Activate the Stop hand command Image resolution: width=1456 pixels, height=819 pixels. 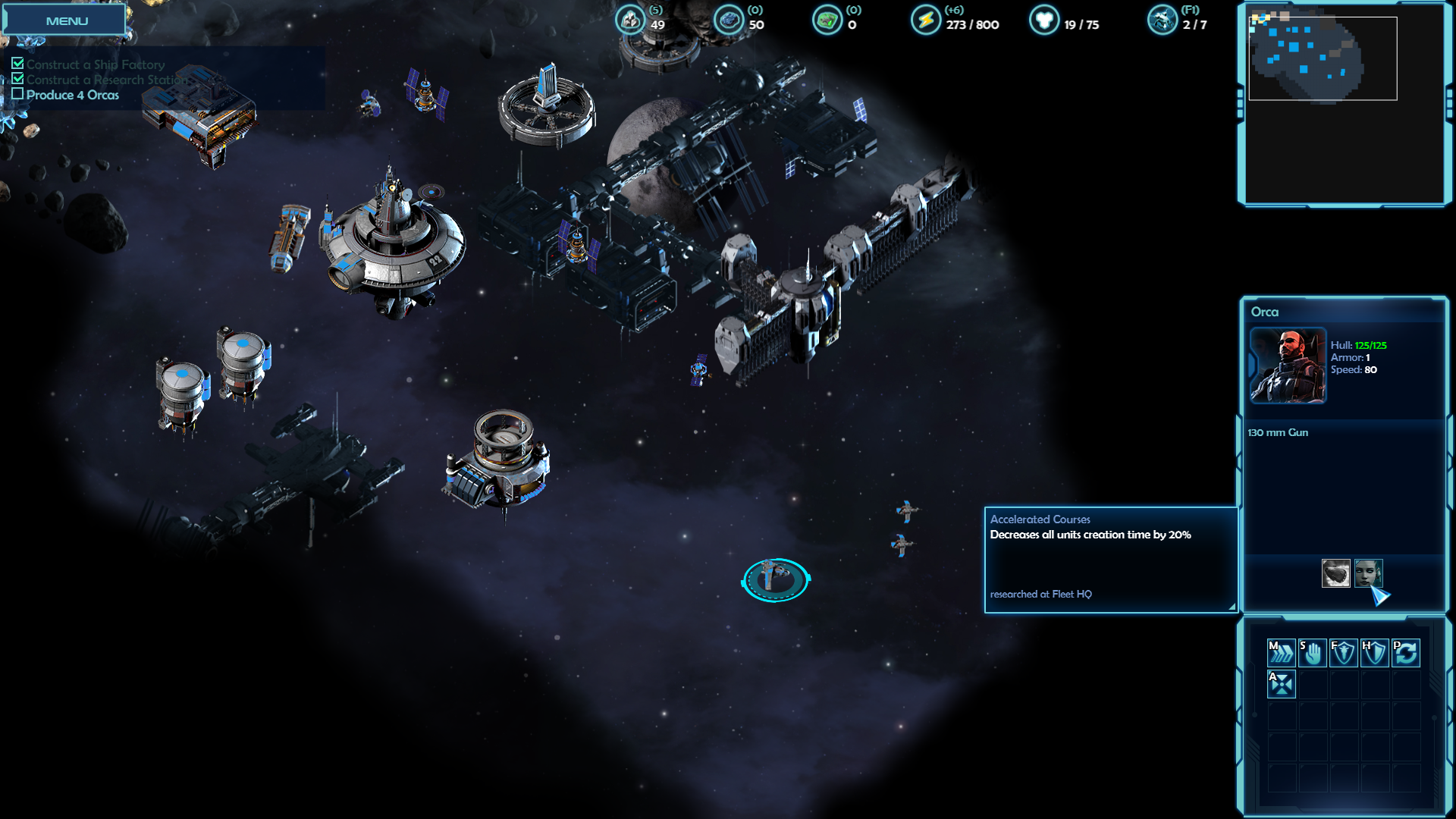point(1312,652)
